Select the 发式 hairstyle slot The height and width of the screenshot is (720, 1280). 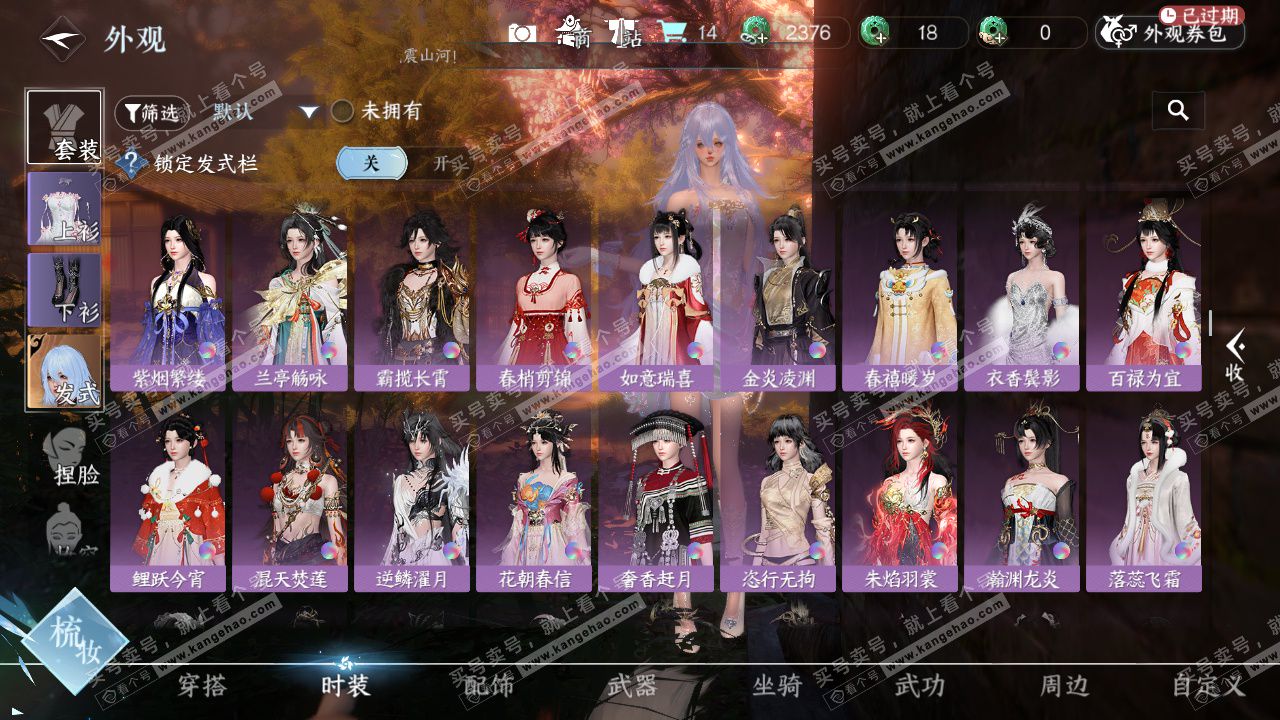click(x=65, y=370)
